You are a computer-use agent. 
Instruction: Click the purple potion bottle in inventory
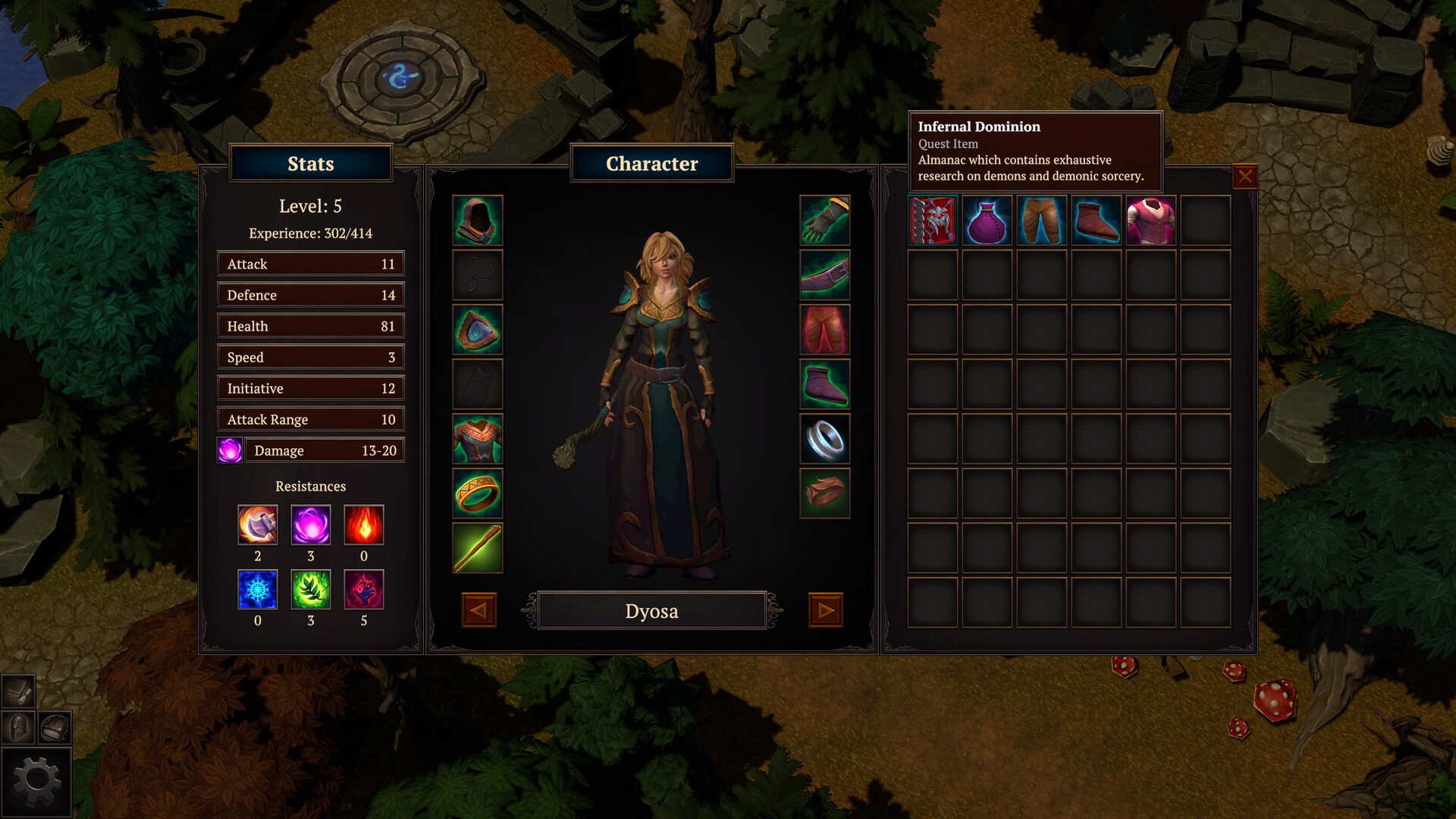pyautogui.click(x=987, y=220)
